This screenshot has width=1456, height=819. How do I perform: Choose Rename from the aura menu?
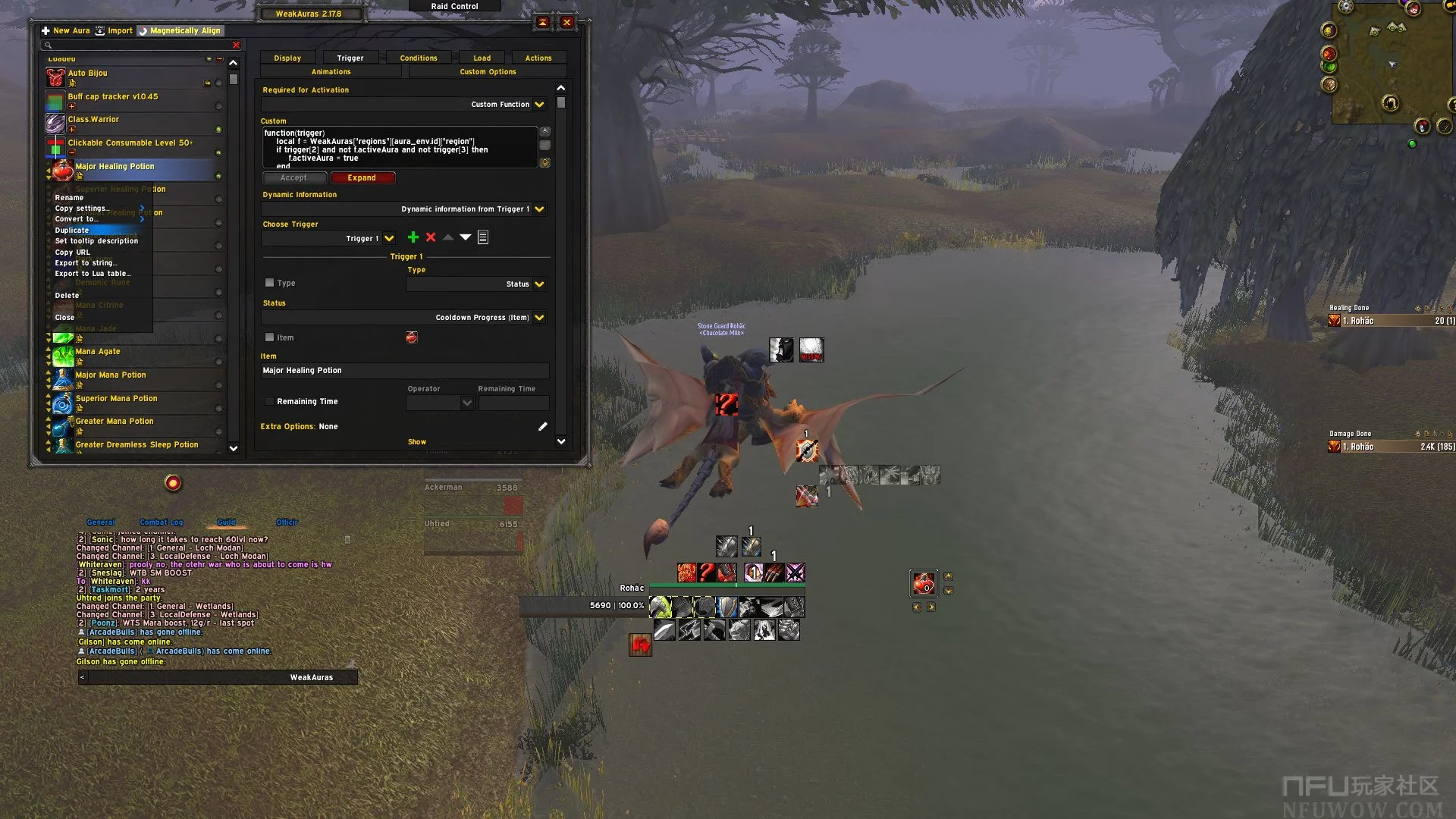pos(69,197)
